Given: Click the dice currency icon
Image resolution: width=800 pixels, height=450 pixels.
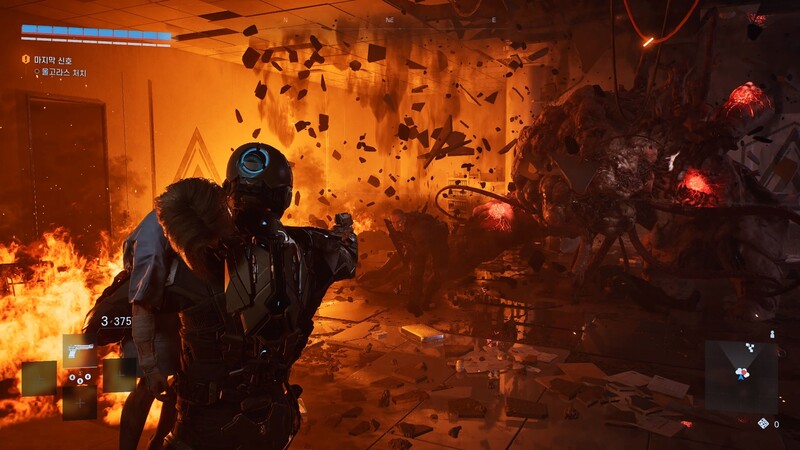Looking at the screenshot, I should 763,424.
